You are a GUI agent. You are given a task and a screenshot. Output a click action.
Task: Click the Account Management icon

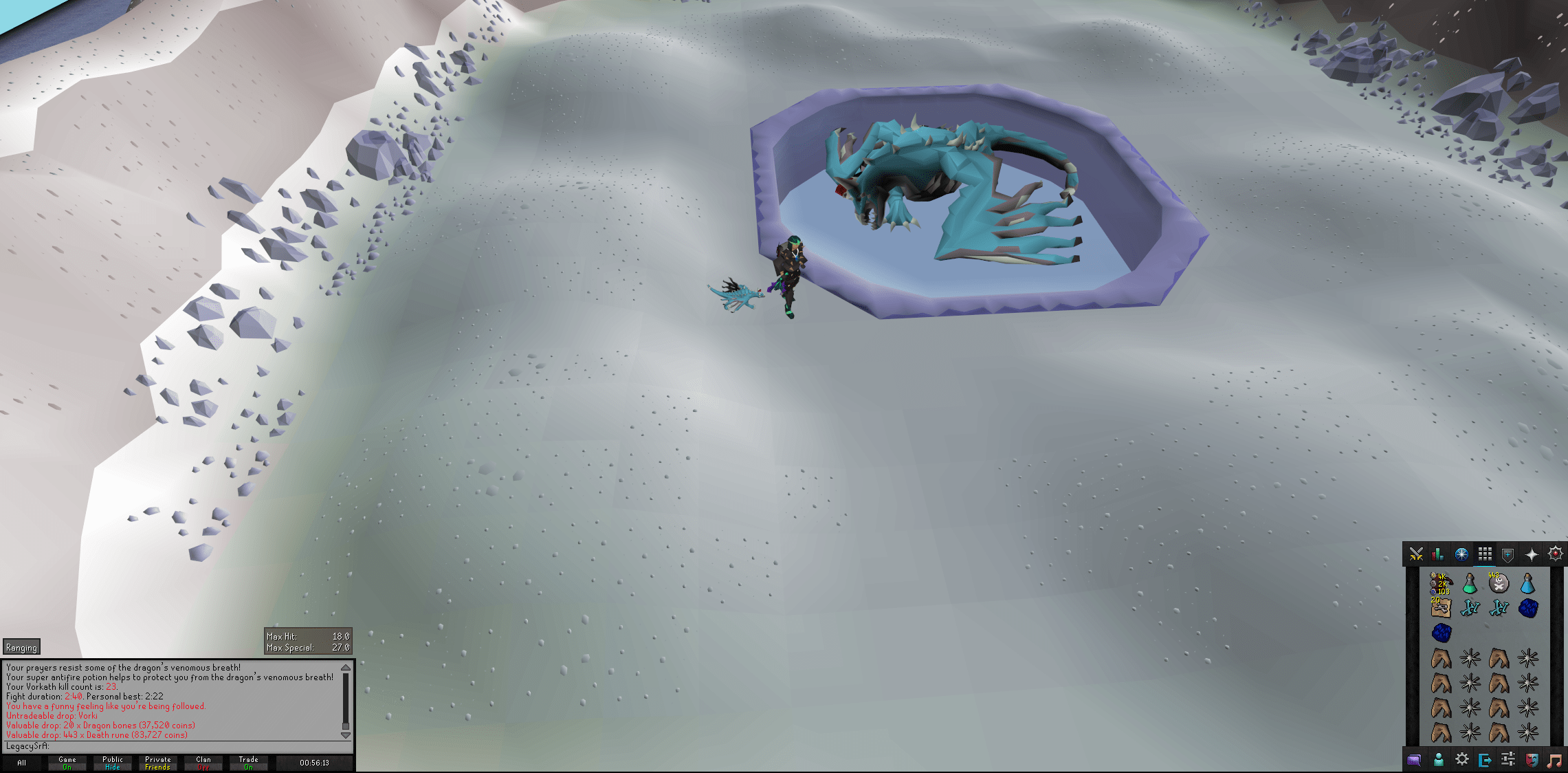[x=1439, y=761]
